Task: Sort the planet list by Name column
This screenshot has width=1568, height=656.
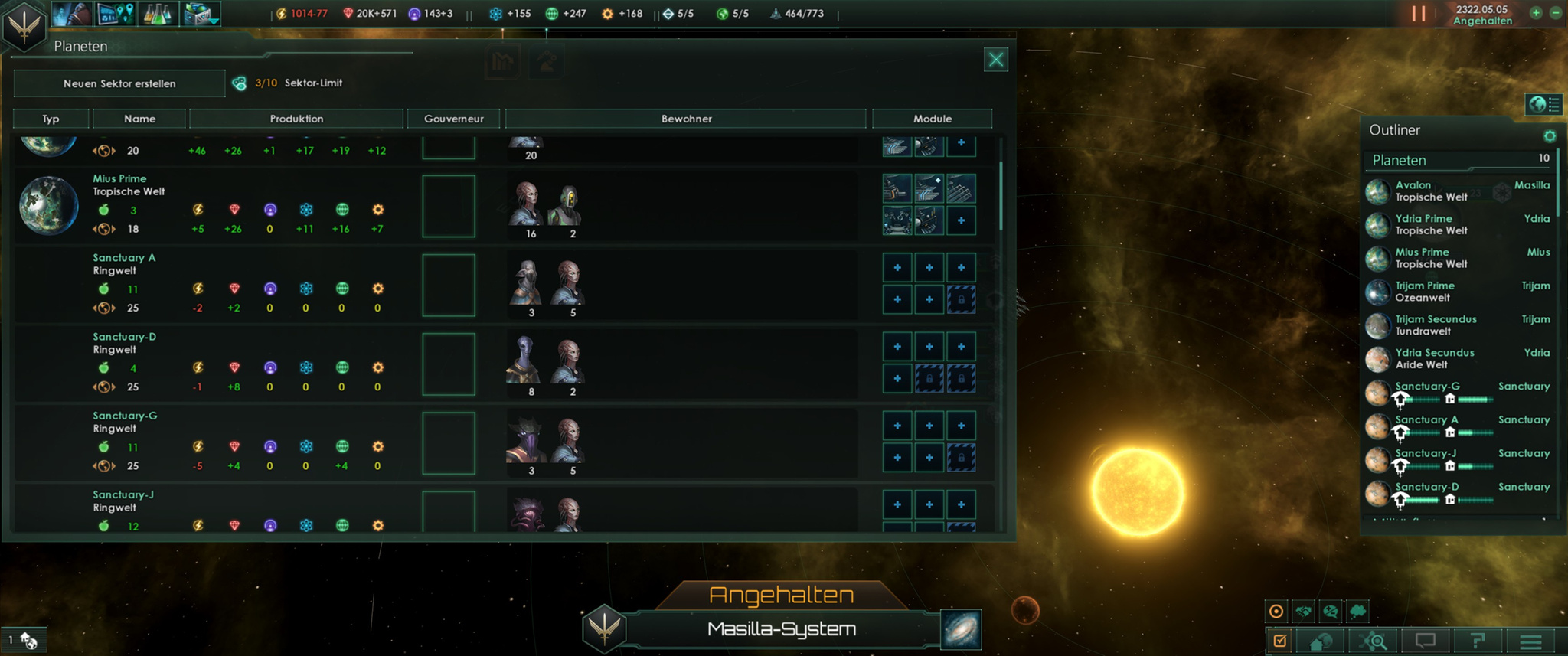Action: click(139, 119)
